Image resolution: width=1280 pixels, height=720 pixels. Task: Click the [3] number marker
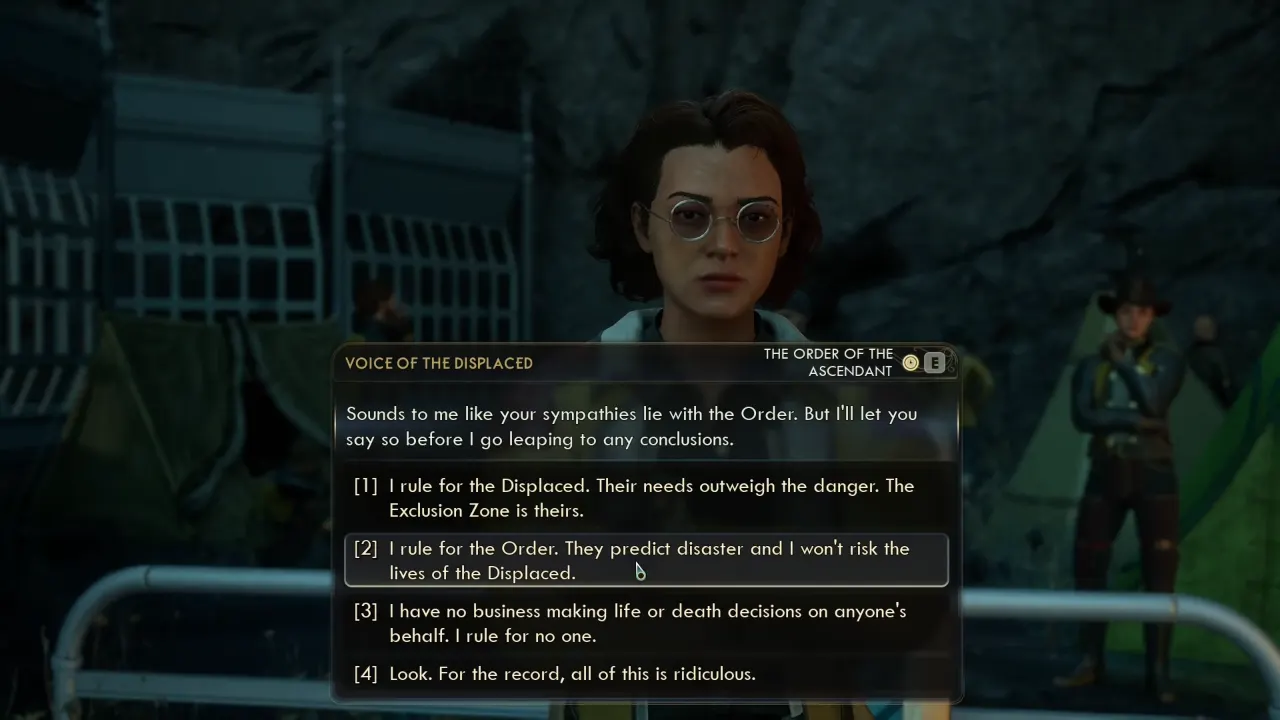click(365, 611)
